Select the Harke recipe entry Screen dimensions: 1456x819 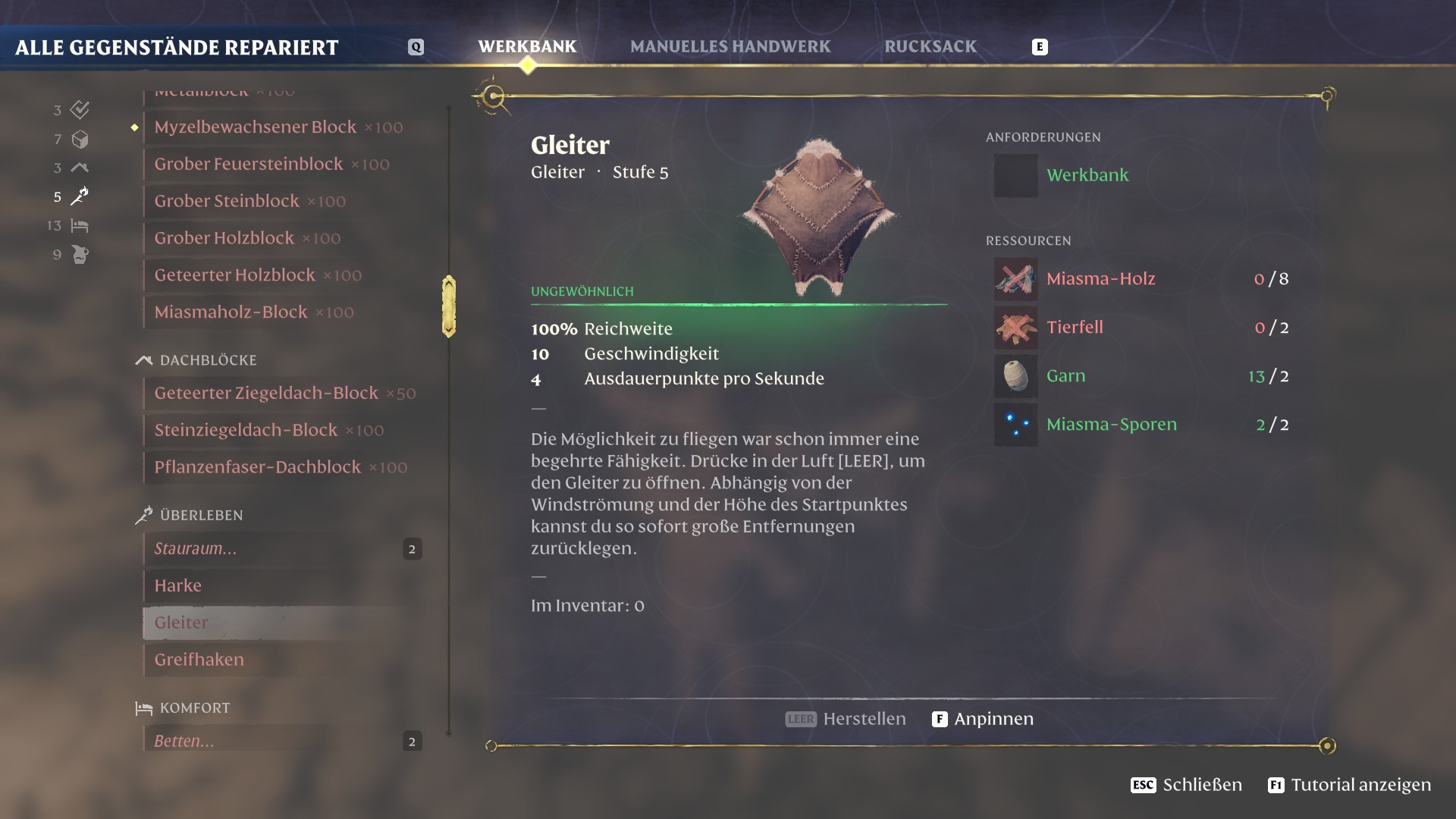(x=177, y=585)
